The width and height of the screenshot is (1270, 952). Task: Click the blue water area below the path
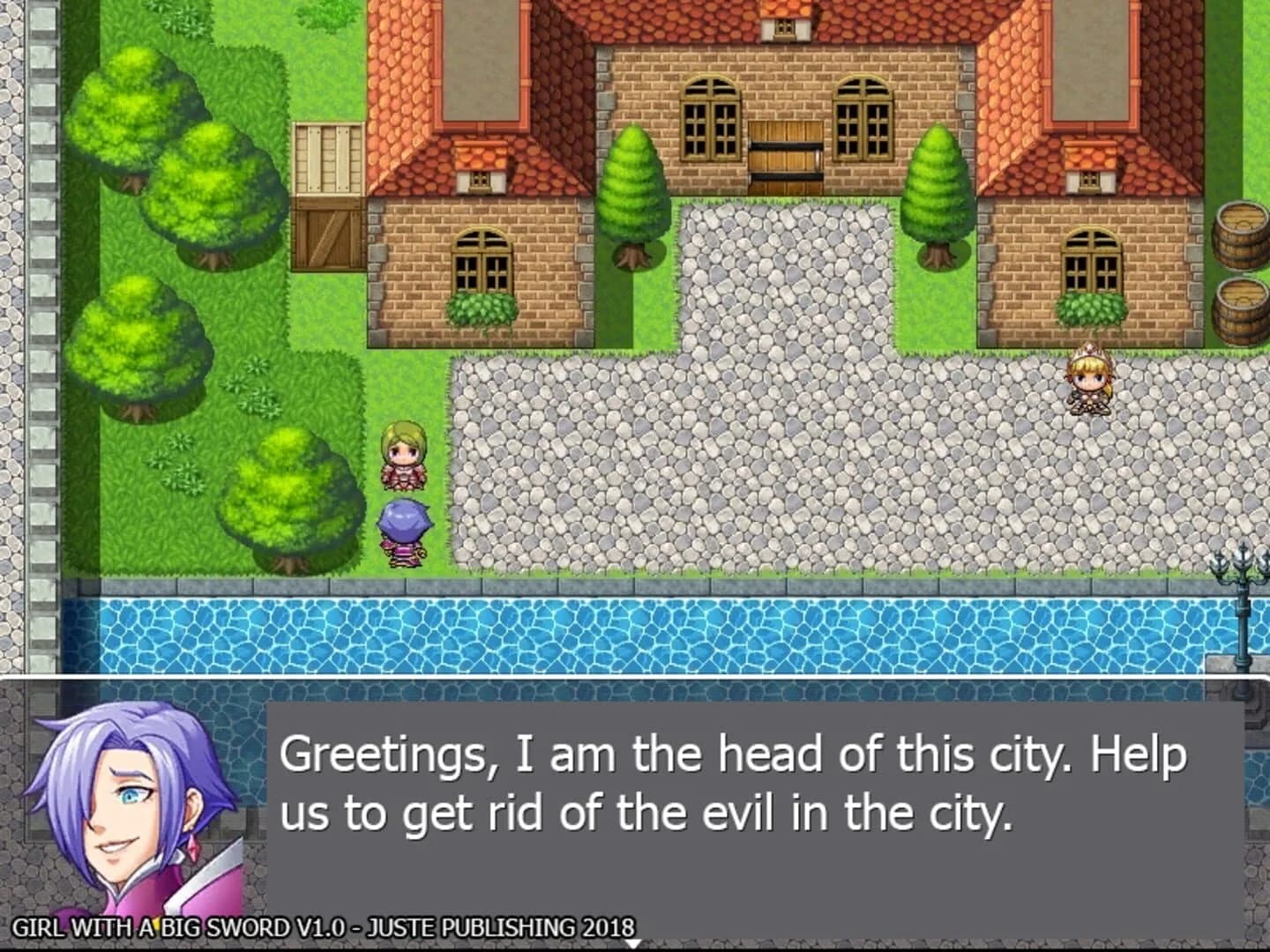click(x=617, y=635)
